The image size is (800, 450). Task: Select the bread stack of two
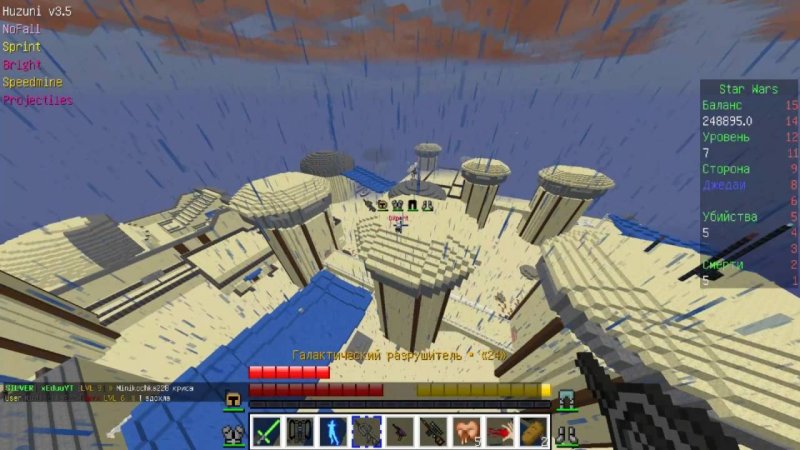(533, 431)
